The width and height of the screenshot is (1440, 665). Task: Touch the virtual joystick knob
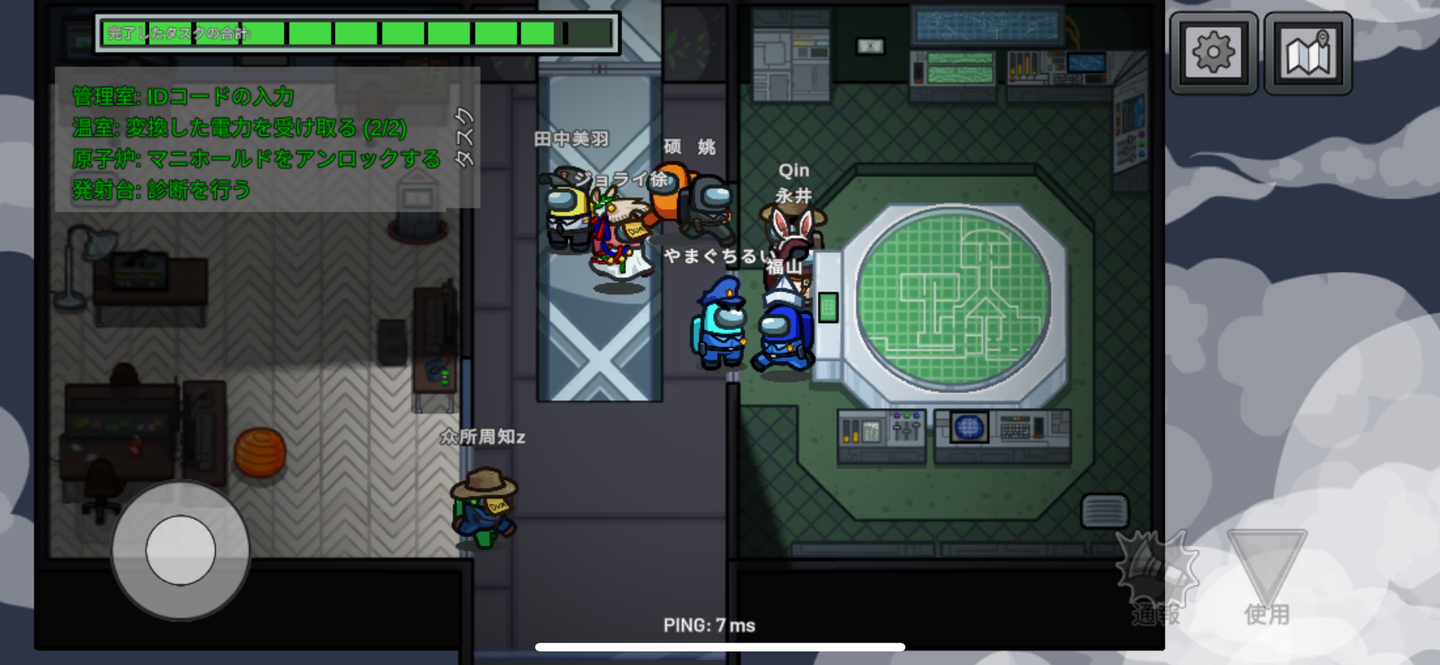[x=180, y=549]
